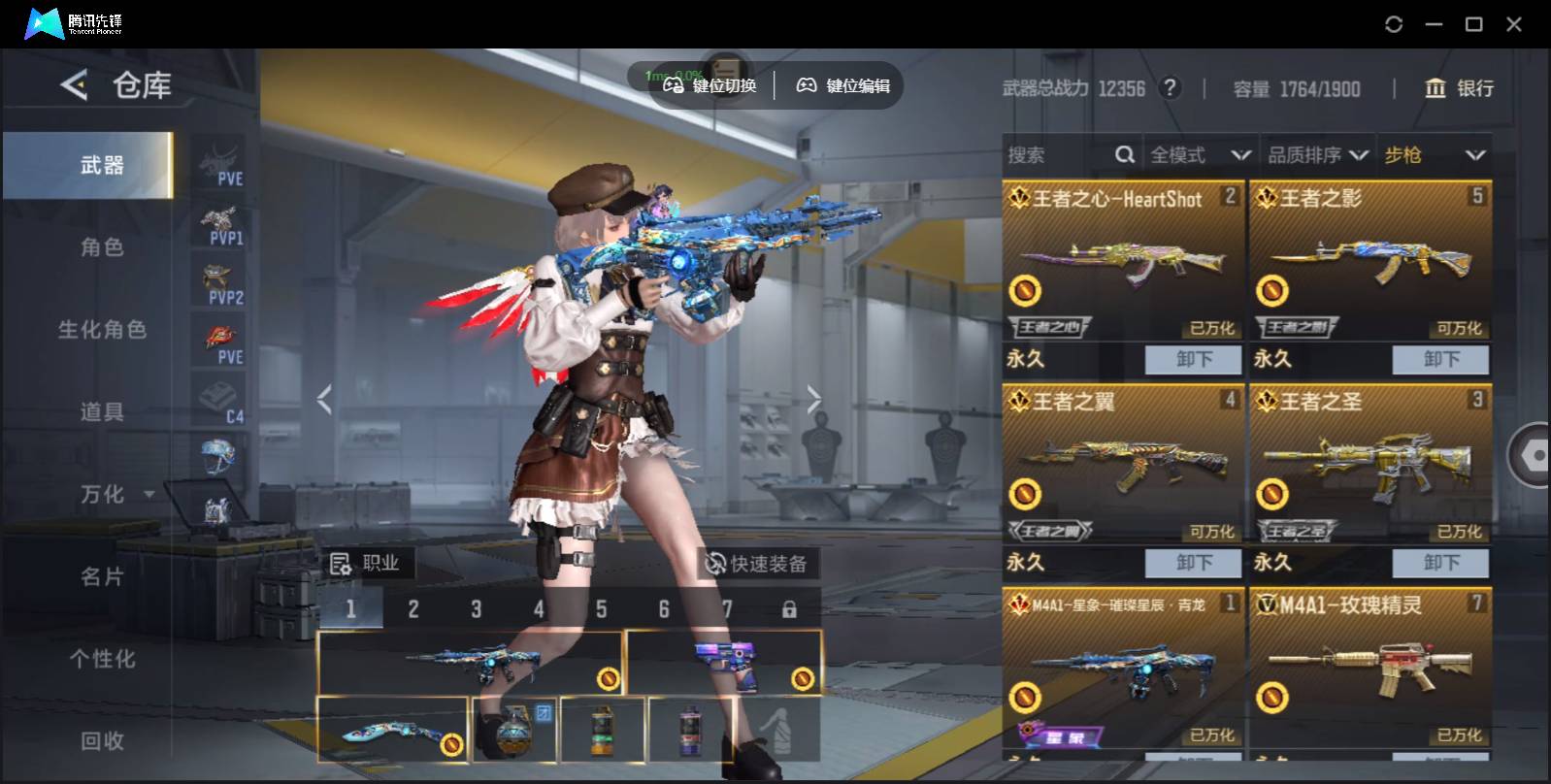The width and height of the screenshot is (1551, 784).
Task: Open the 回收 category
Action: pos(102,741)
